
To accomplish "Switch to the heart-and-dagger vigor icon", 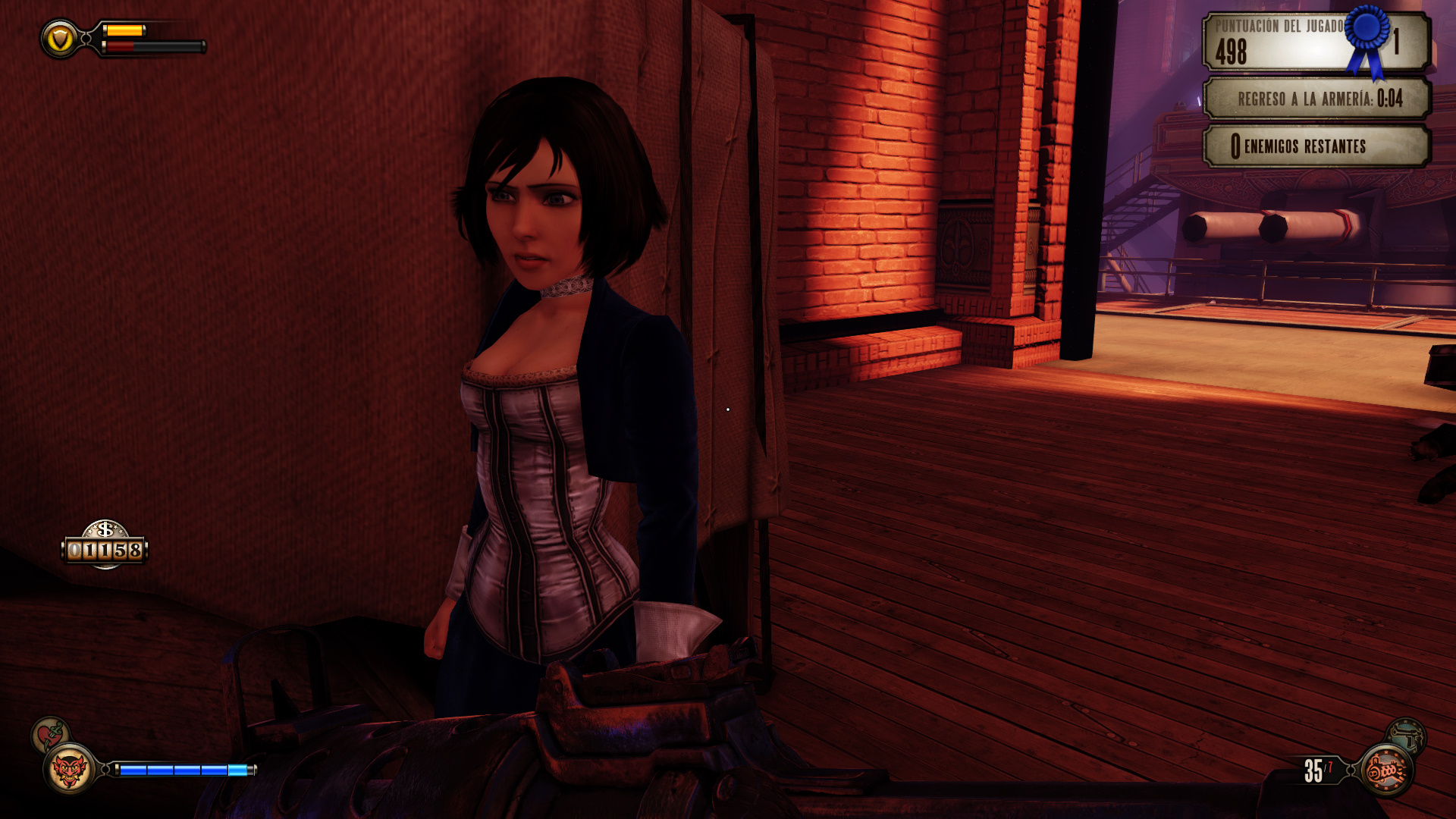I will coord(49,733).
